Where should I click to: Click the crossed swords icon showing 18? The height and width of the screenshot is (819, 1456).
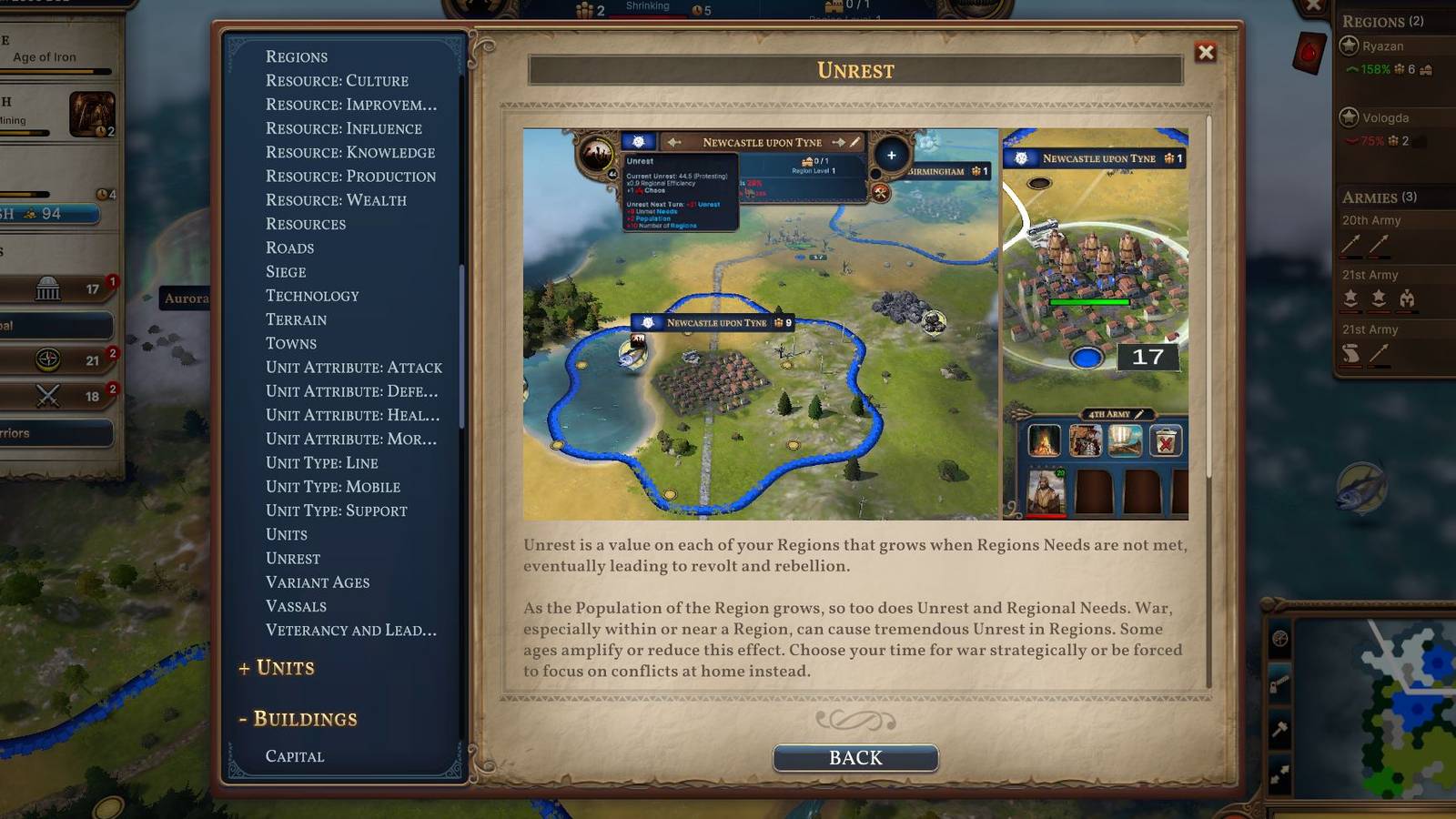tap(47, 395)
